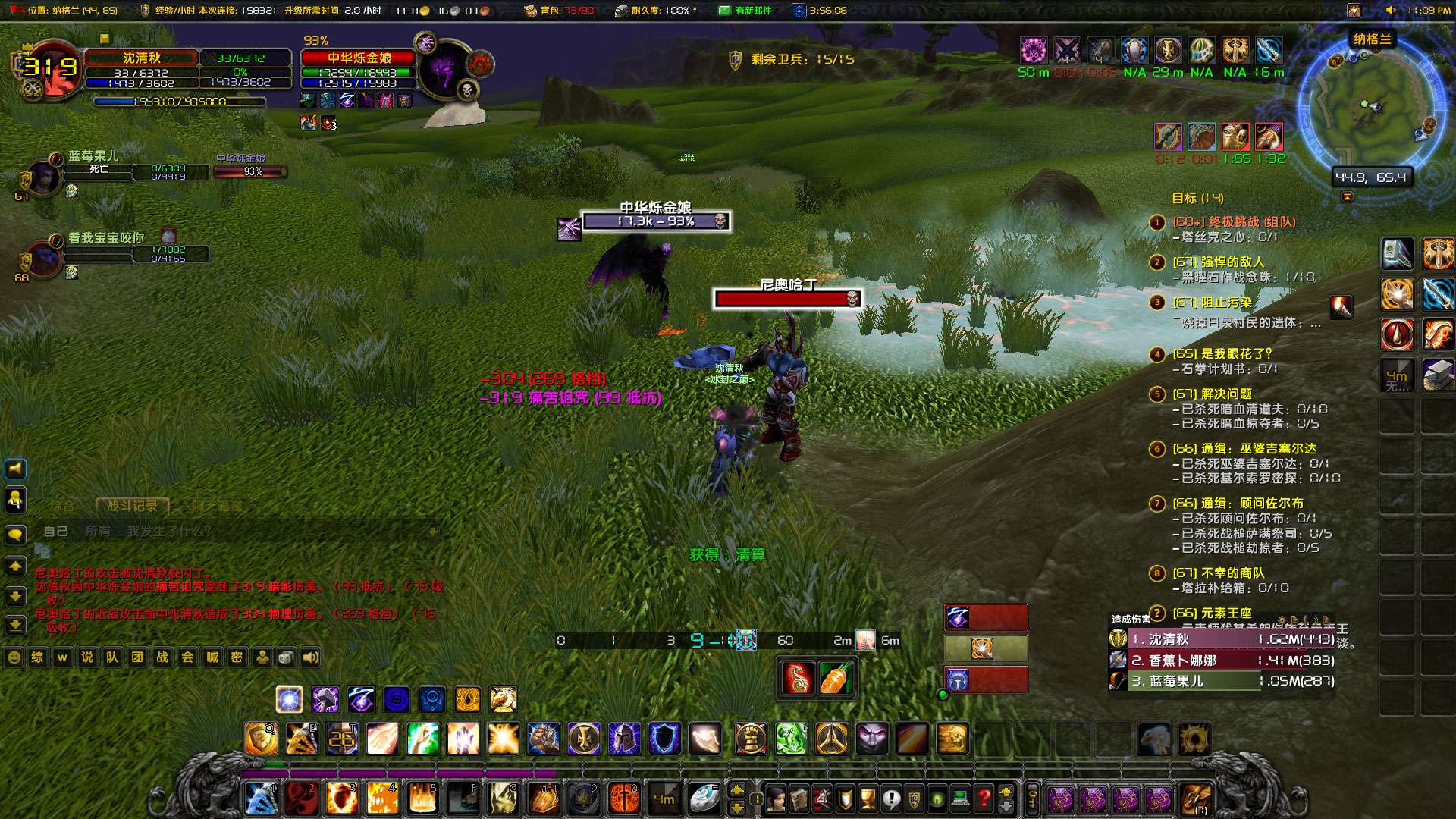Mute chat with the speaker icon in chat bar
Screen dimensions: 1456x819
tap(311, 658)
